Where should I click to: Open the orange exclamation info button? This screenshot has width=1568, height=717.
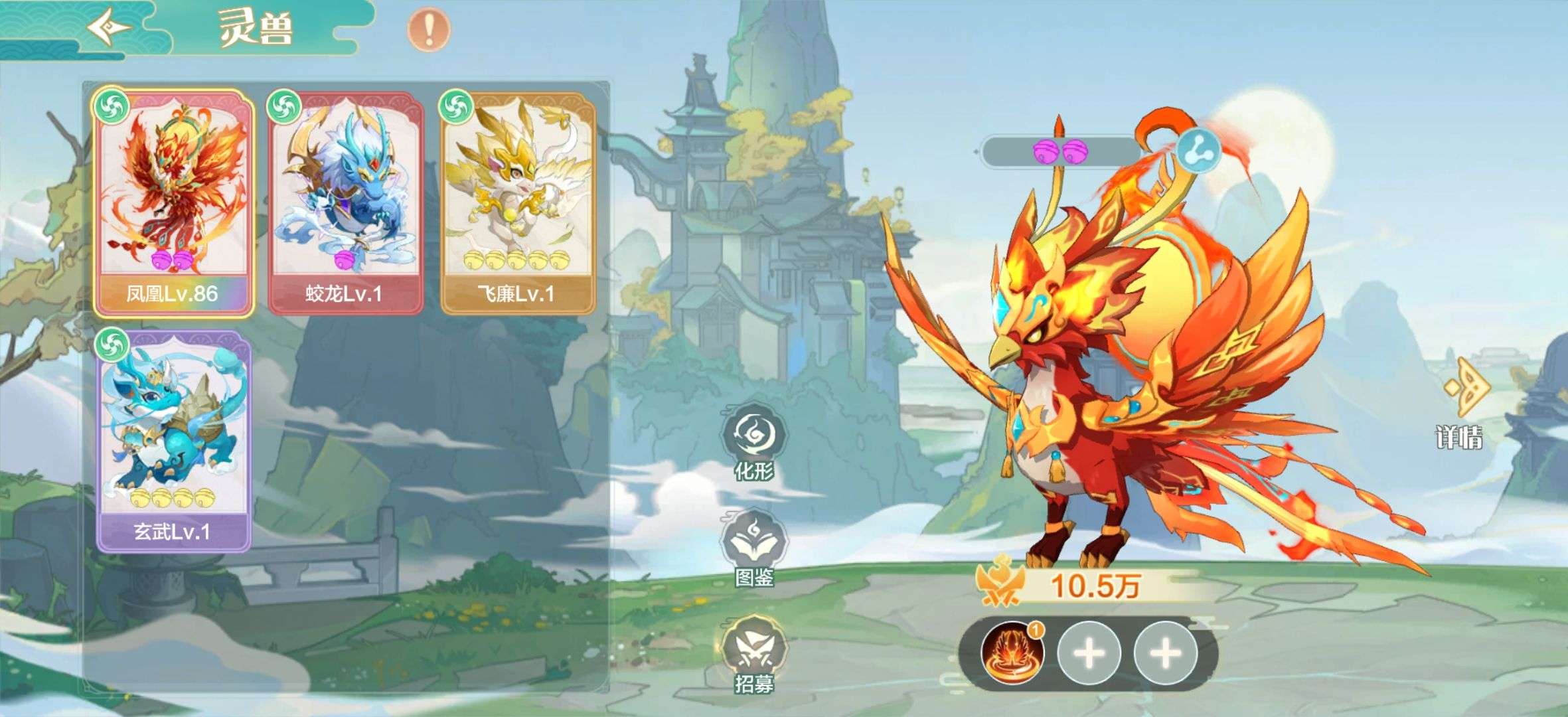pos(428,29)
